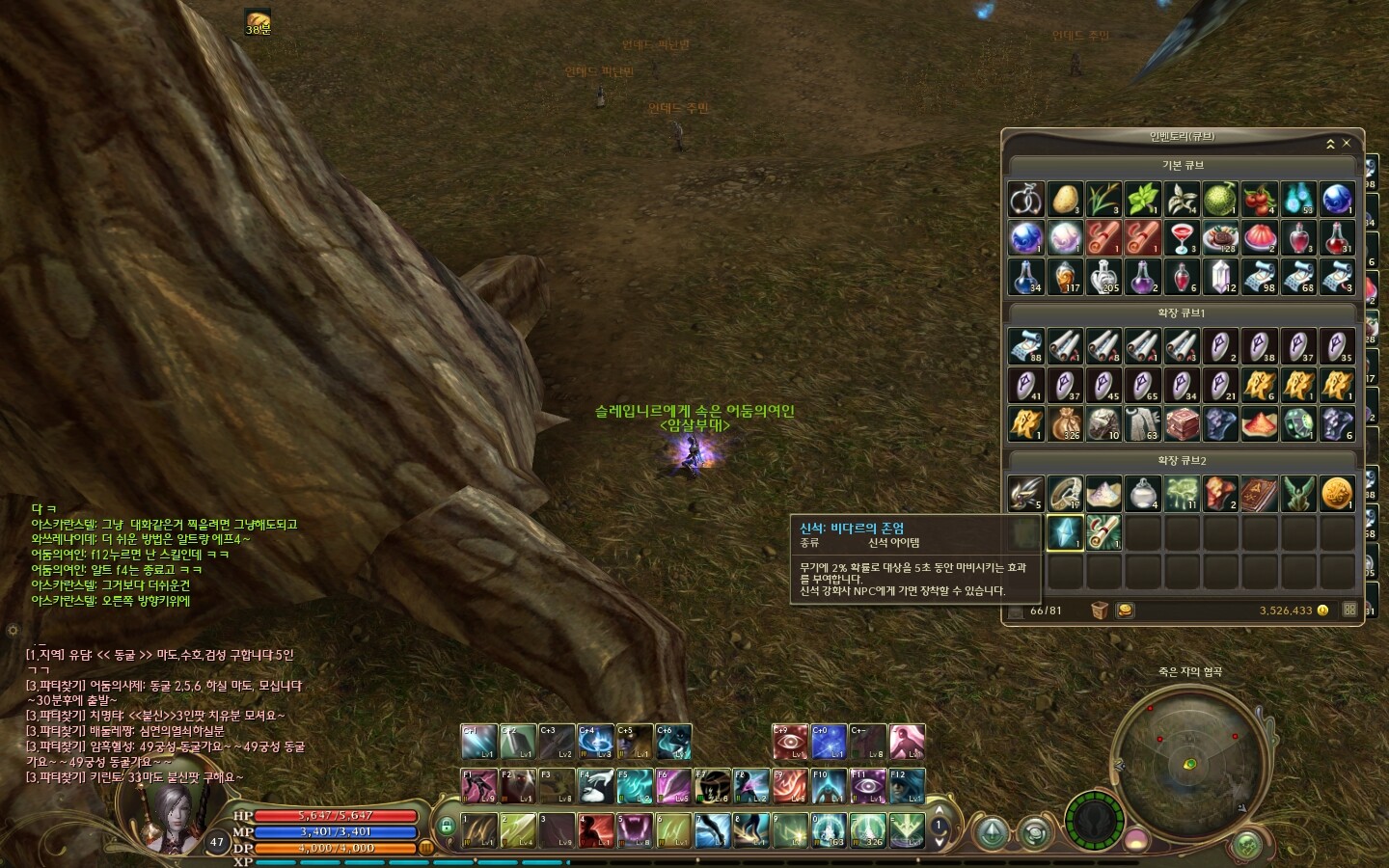
Task: Click the trash bin icon in inventory footer
Action: 1099,610
